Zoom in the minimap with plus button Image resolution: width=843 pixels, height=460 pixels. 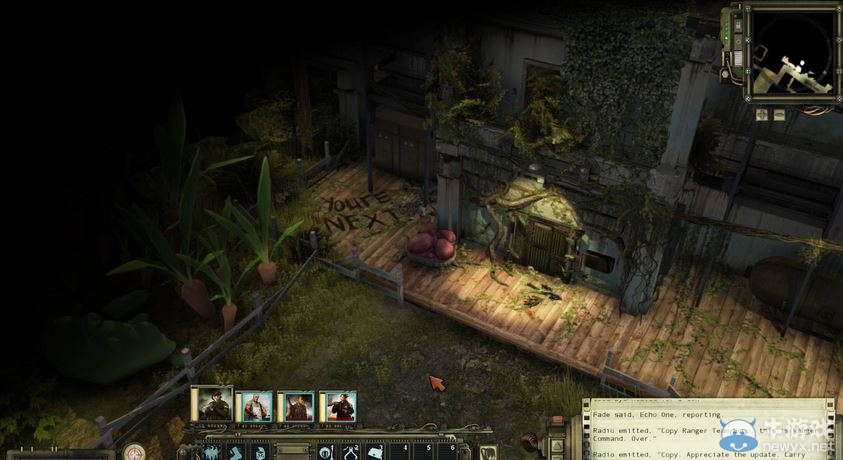pyautogui.click(x=762, y=115)
